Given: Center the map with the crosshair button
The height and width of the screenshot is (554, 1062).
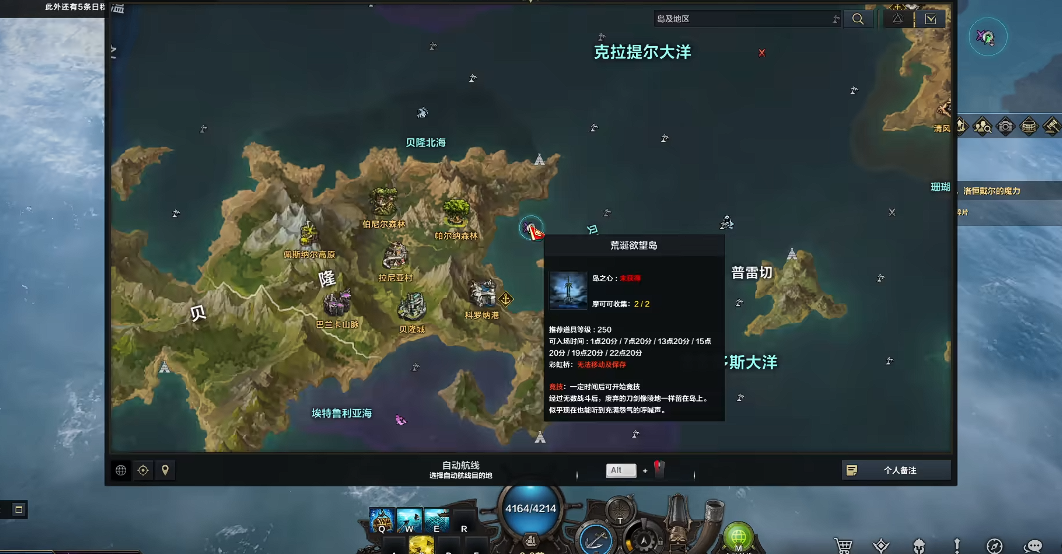Looking at the screenshot, I should [143, 470].
